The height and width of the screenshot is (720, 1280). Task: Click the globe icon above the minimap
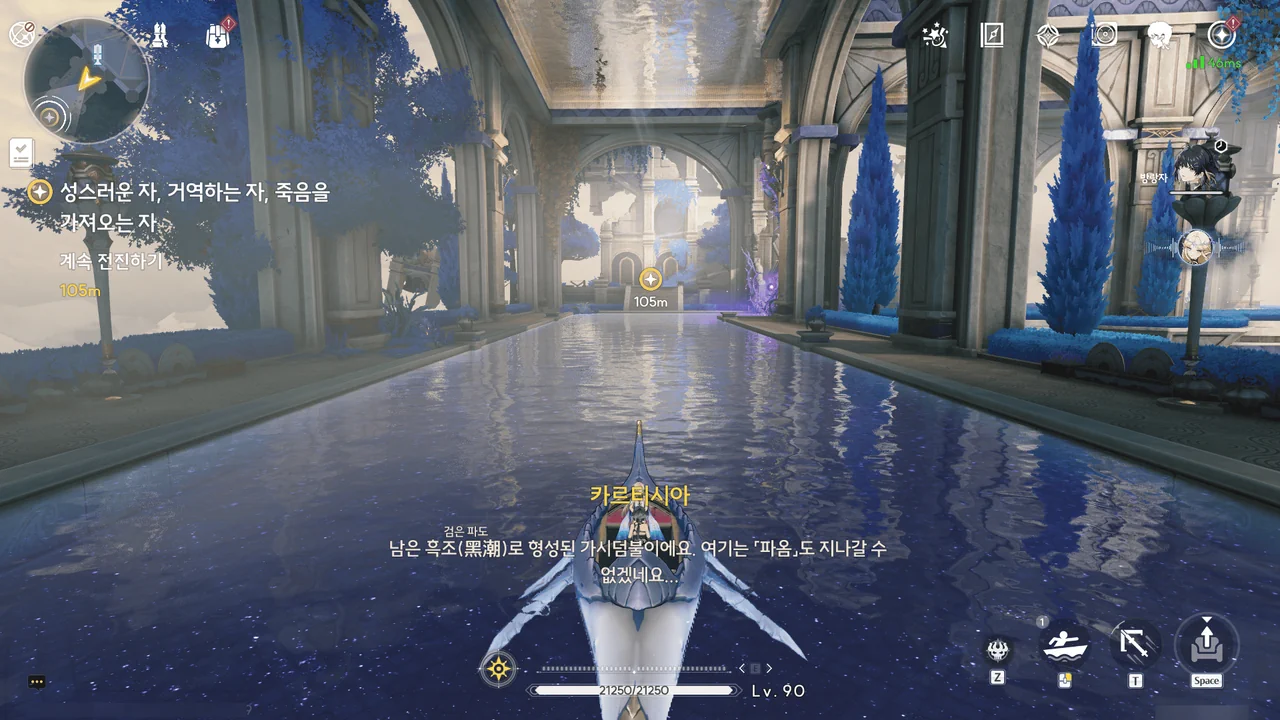coord(22,33)
